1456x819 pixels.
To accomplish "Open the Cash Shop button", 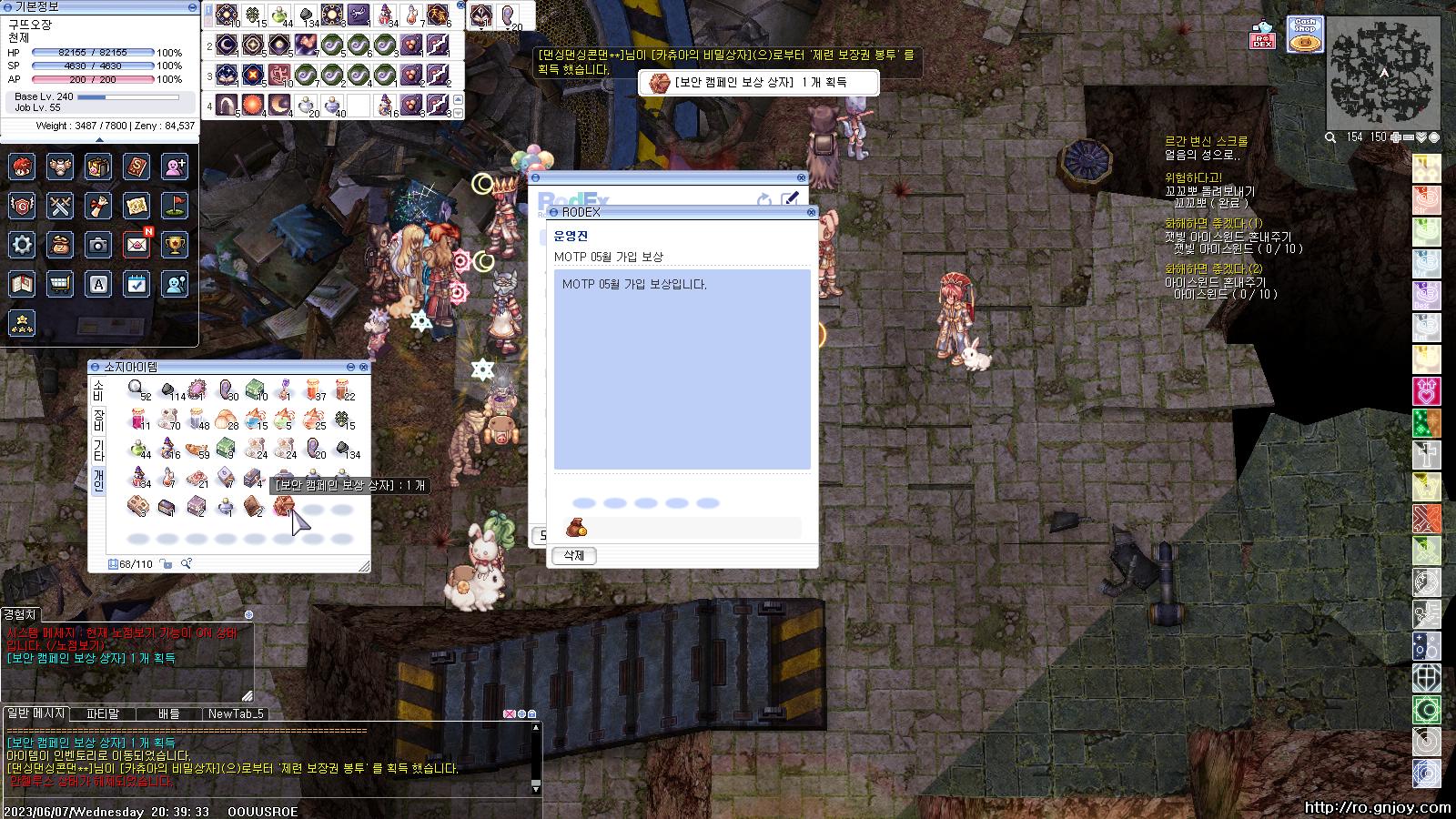I will [1305, 35].
